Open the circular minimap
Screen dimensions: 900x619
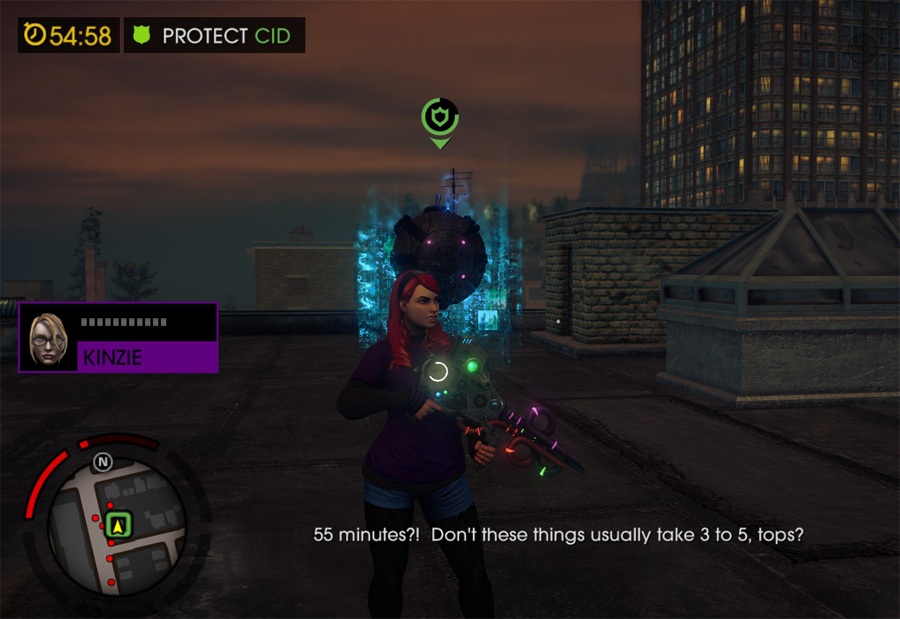117,527
